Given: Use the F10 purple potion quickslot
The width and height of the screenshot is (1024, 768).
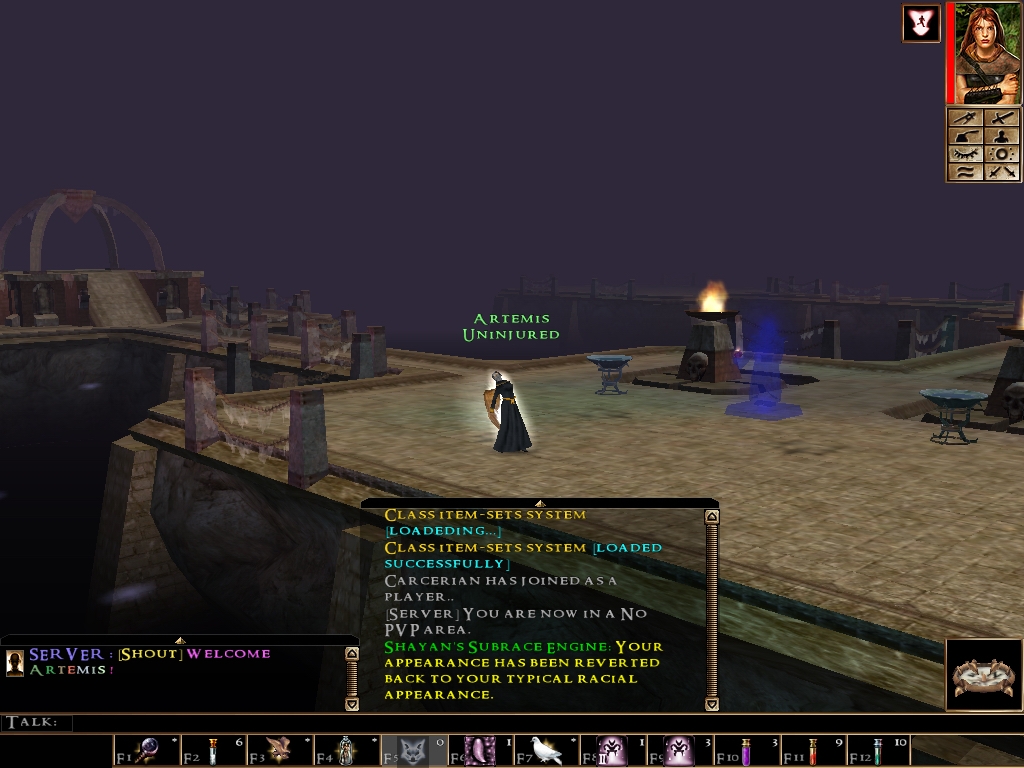Looking at the screenshot, I should click(x=746, y=750).
